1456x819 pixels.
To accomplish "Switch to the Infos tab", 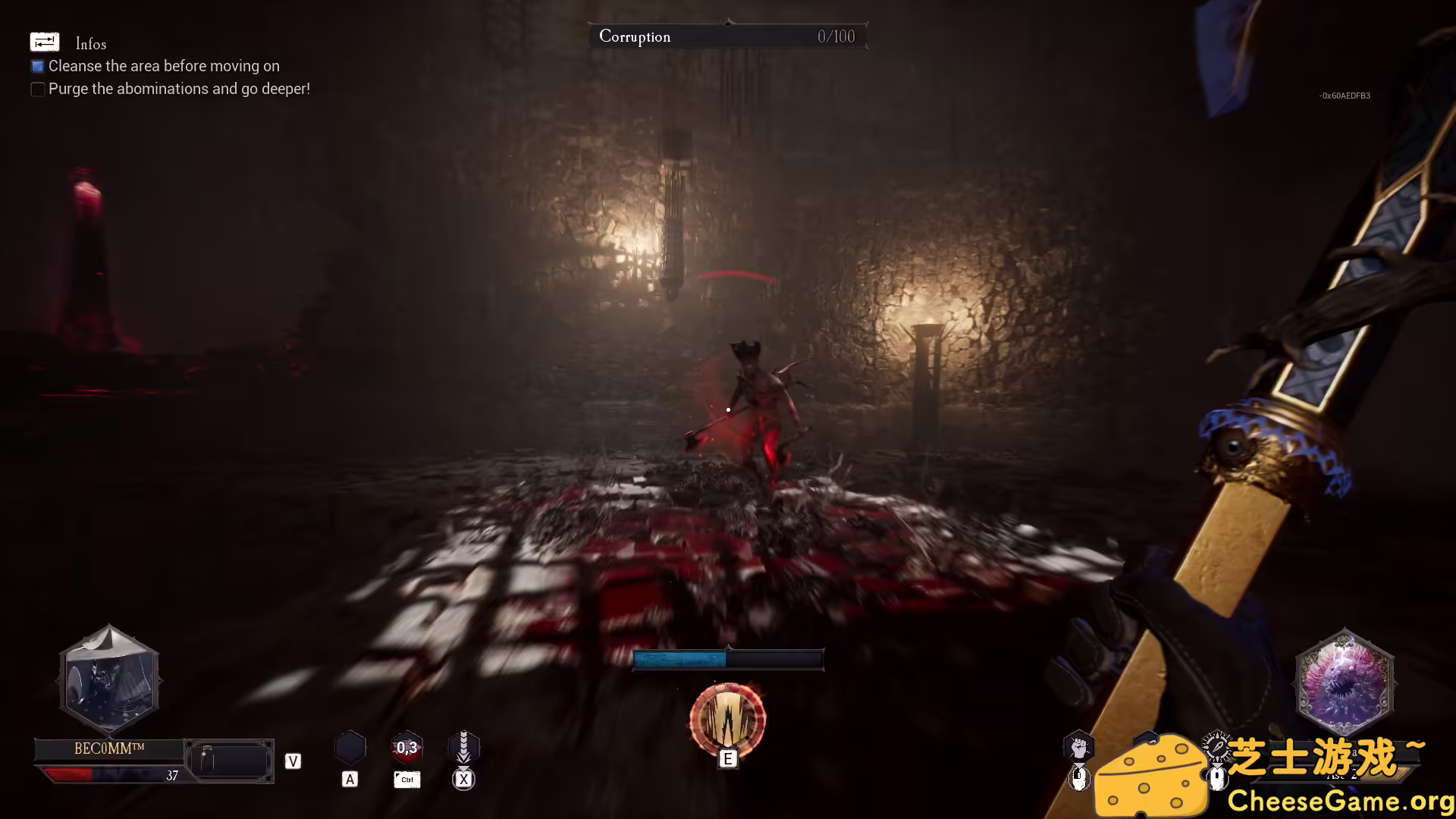I will pyautogui.click(x=89, y=43).
